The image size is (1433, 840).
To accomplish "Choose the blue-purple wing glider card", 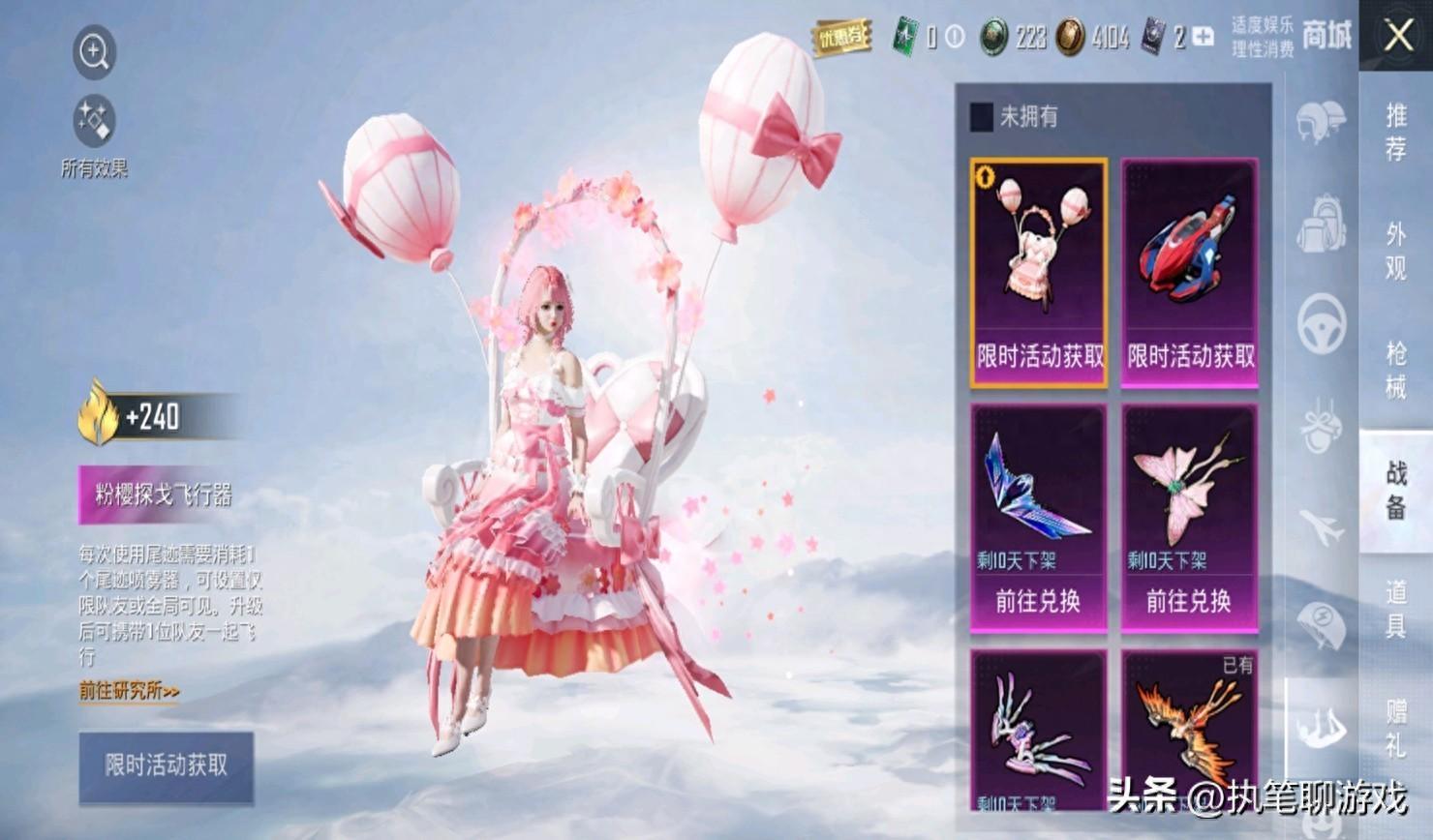I will (1039, 518).
